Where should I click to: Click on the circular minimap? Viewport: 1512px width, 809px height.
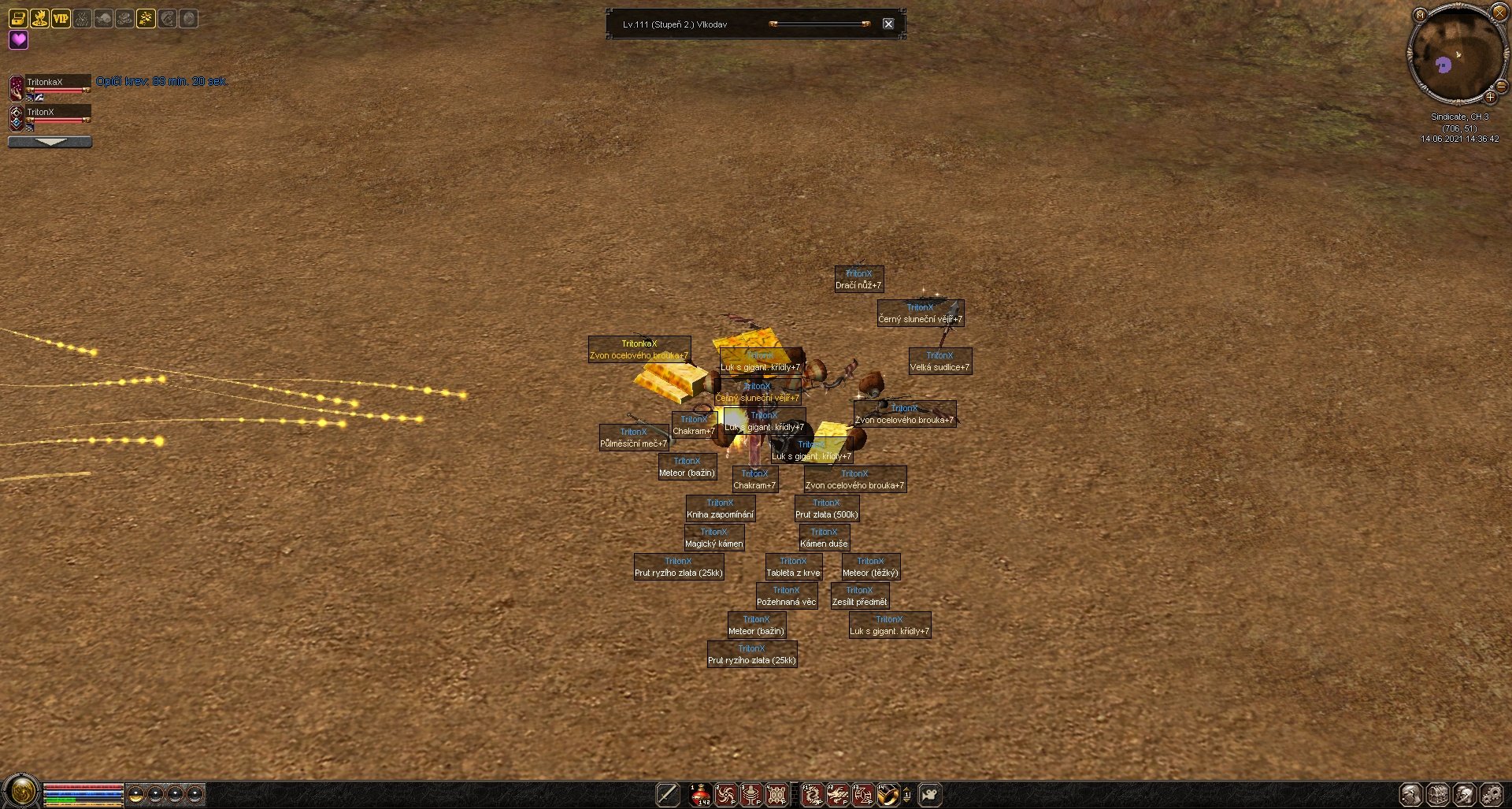pos(1456,55)
